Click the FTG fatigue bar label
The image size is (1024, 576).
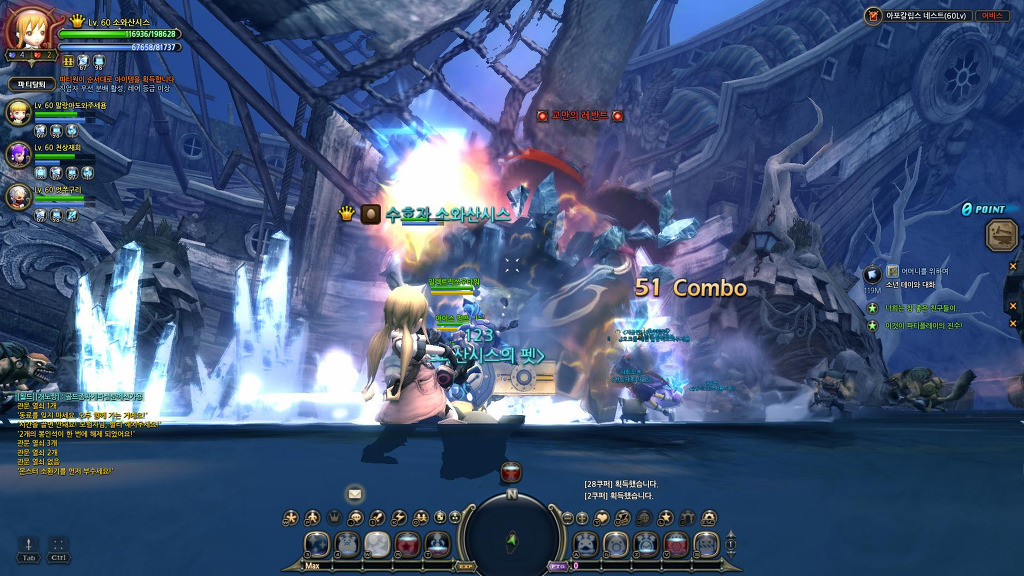click(x=557, y=566)
